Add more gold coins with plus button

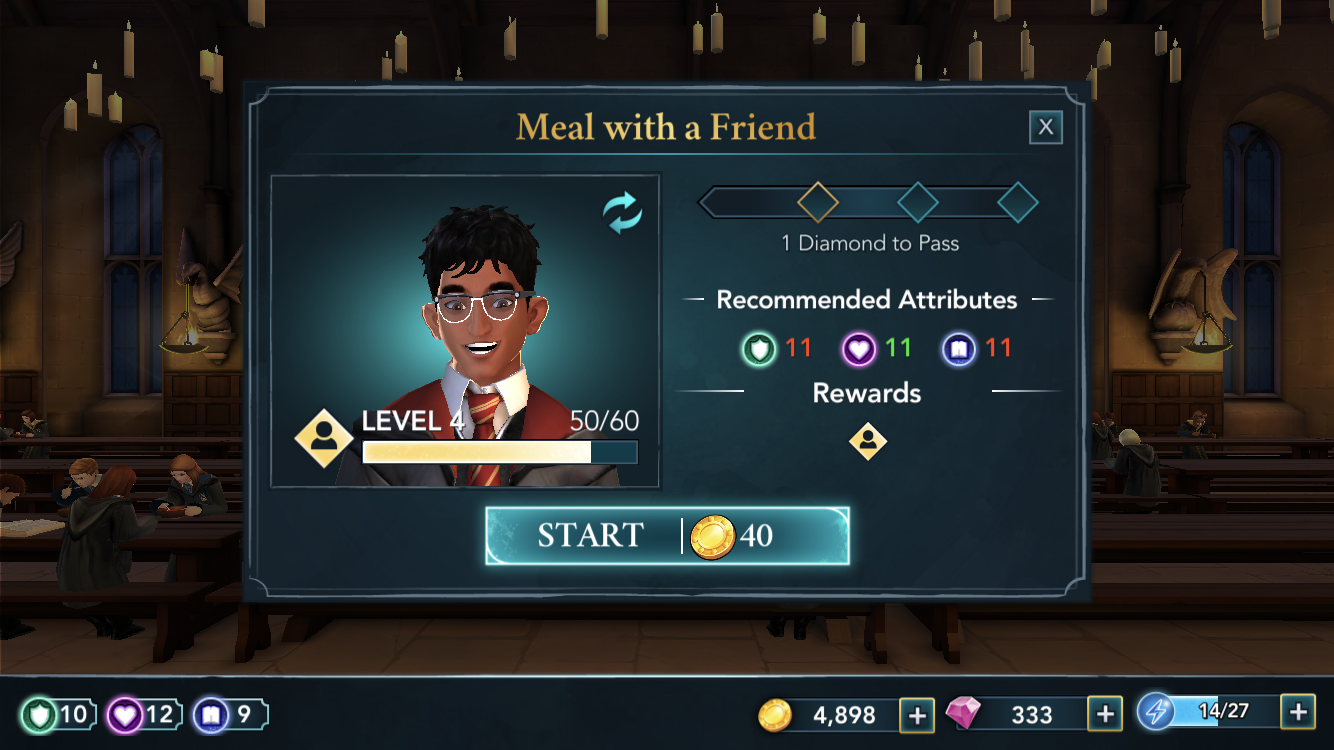pyautogui.click(x=917, y=714)
